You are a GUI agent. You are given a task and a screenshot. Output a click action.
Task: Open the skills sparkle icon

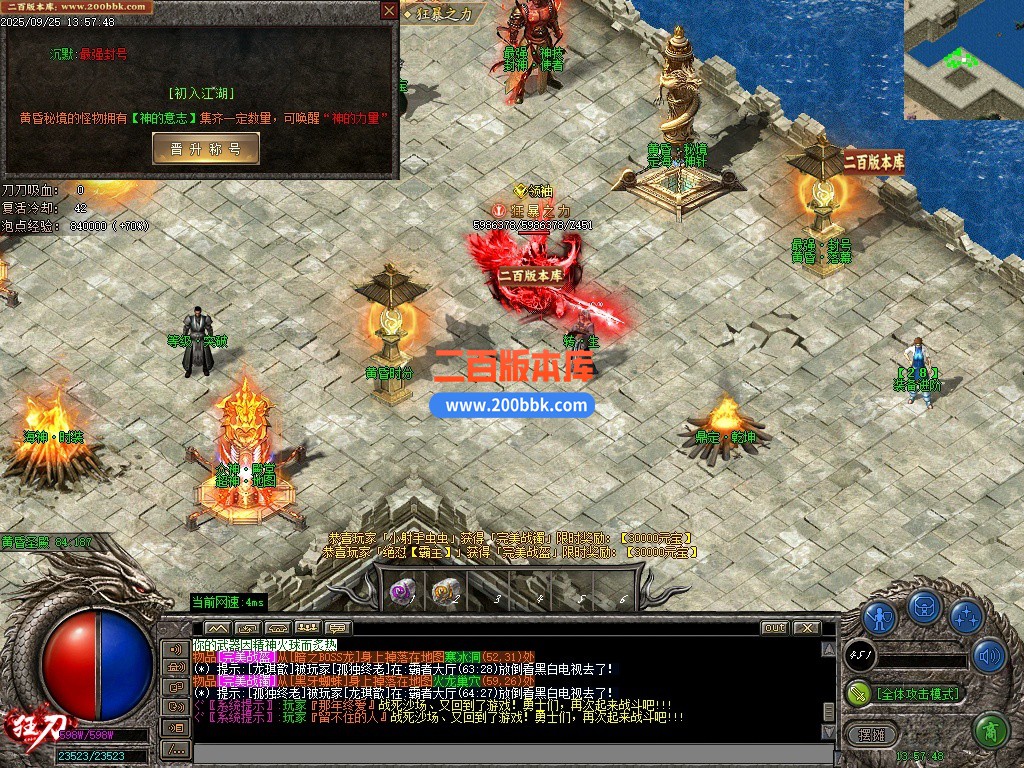tap(966, 616)
